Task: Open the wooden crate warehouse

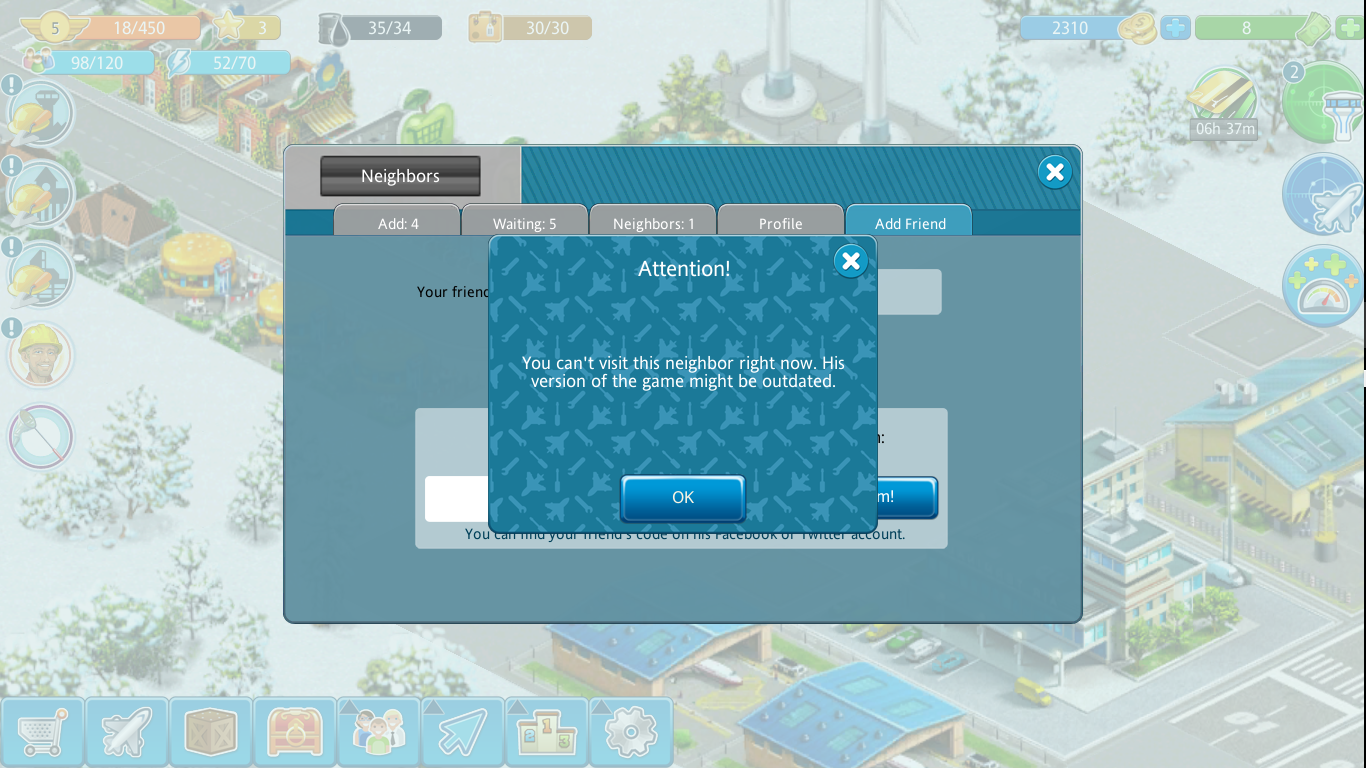Action: [x=210, y=733]
